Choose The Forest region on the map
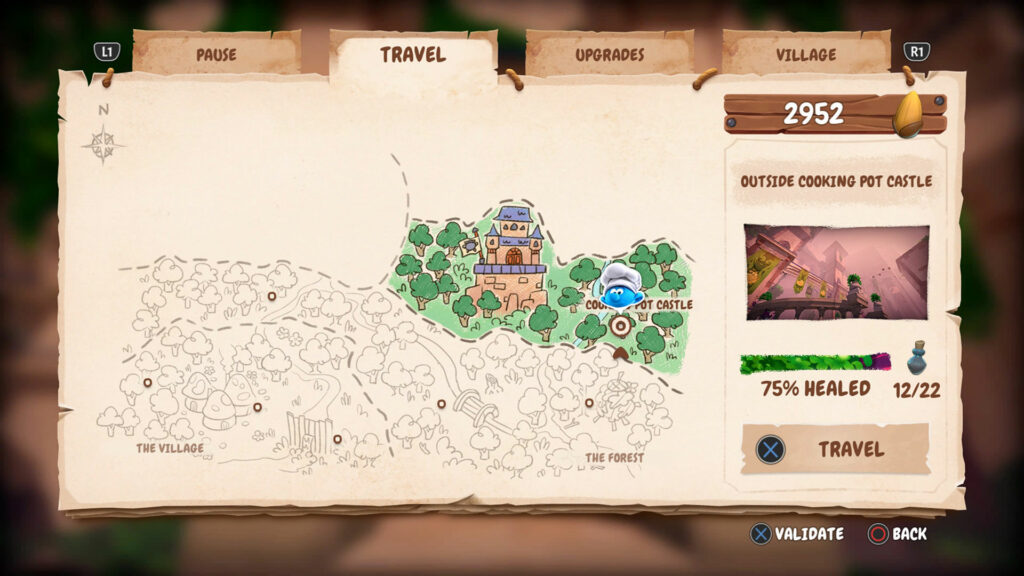 pyautogui.click(x=614, y=458)
